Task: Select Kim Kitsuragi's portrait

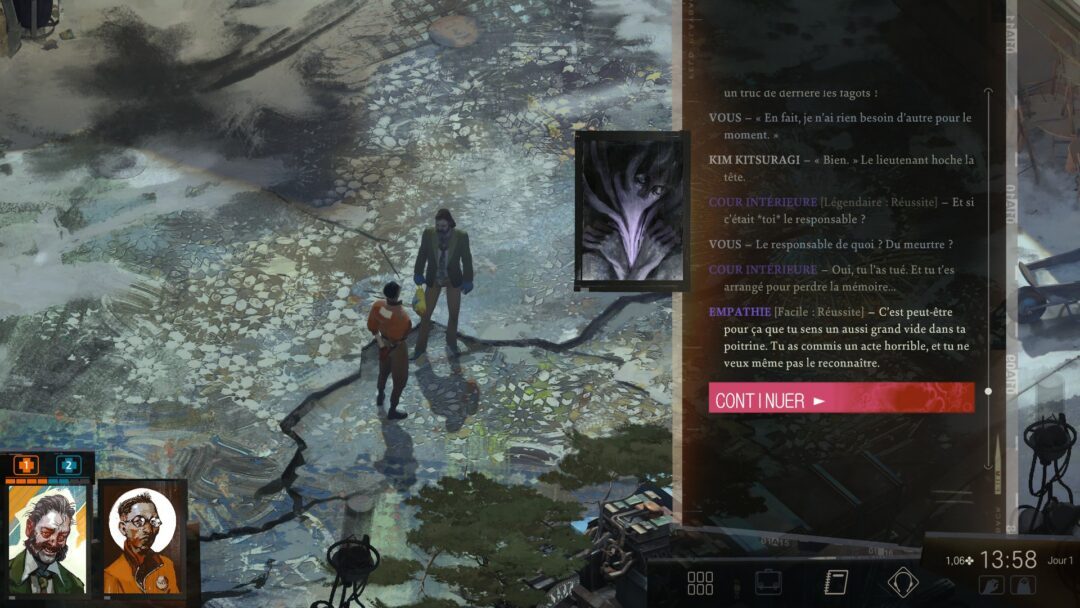Action: pyautogui.click(x=143, y=540)
